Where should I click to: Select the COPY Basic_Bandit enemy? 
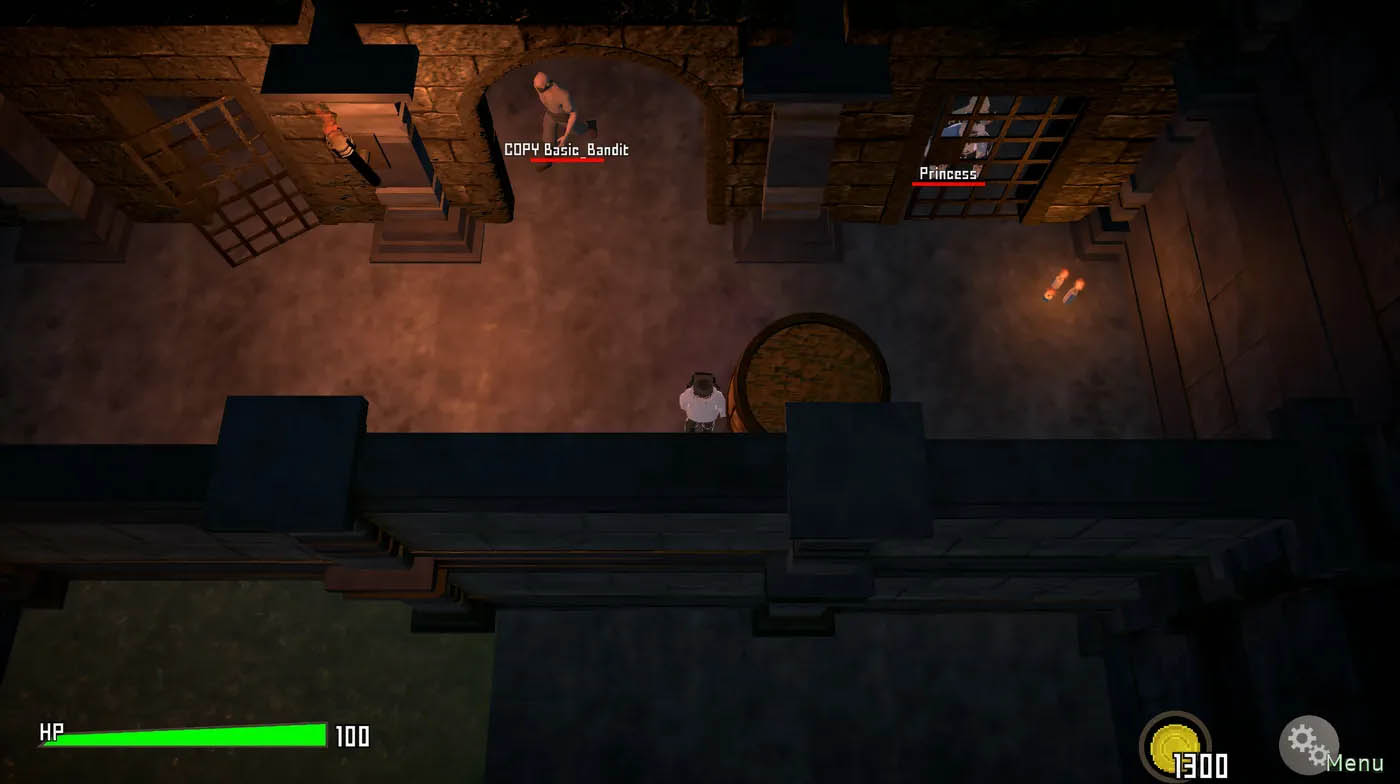(x=553, y=105)
